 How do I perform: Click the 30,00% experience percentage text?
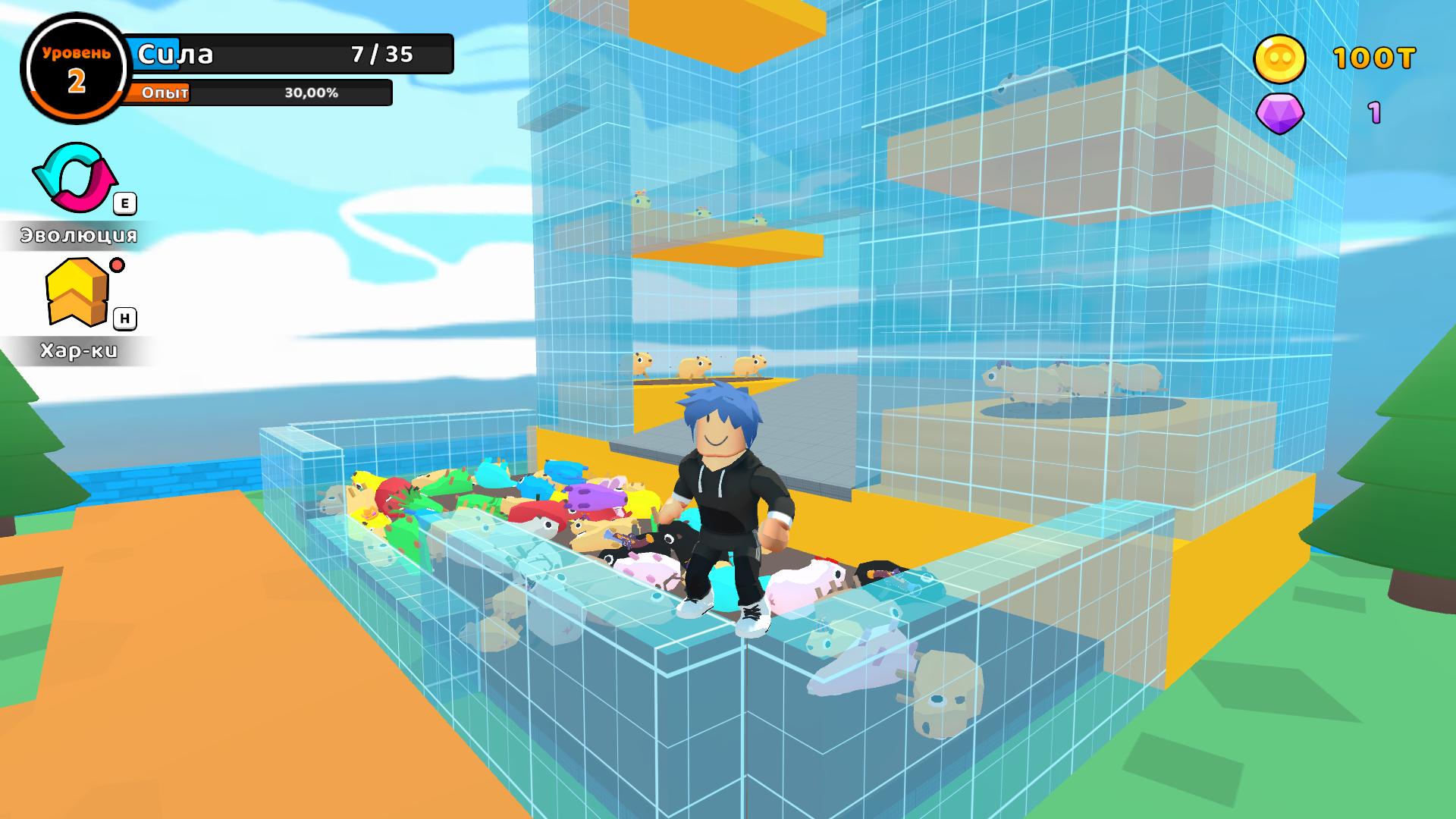(311, 93)
